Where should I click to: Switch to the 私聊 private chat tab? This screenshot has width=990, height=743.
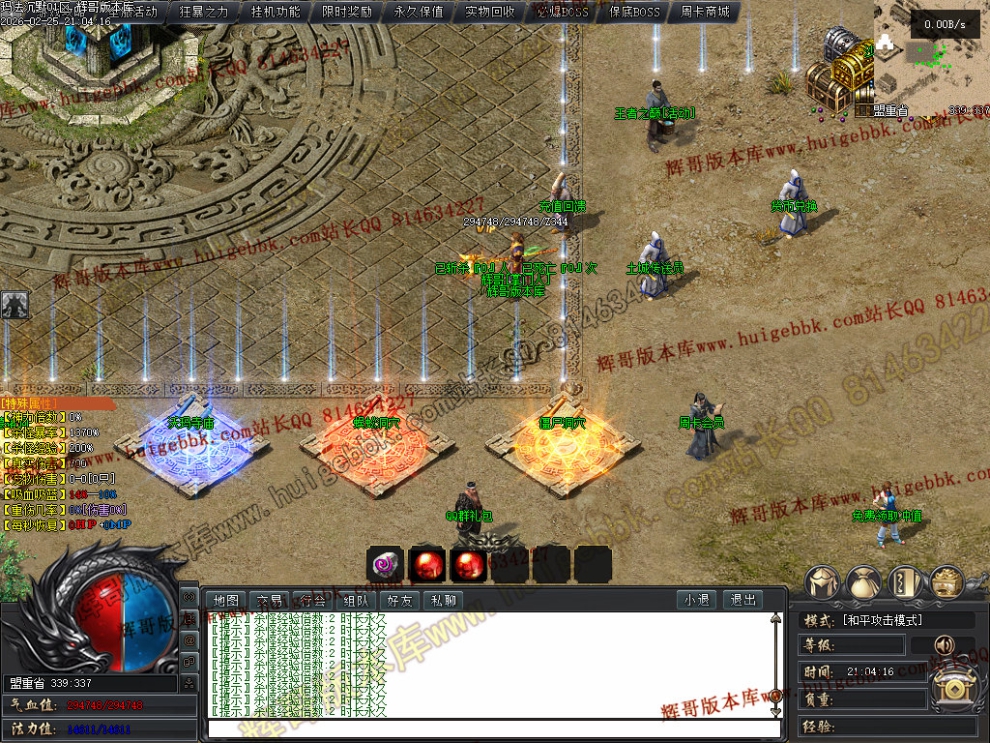click(x=442, y=601)
